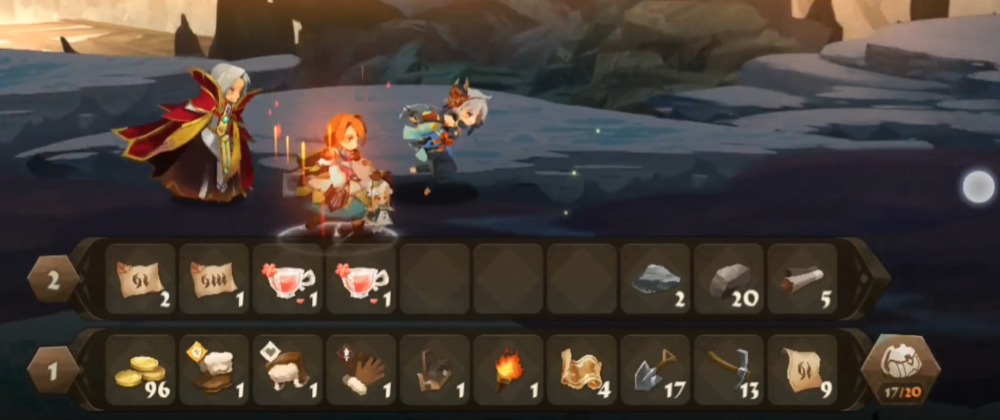The width and height of the screenshot is (1000, 420).
Task: Select the flat grey stone stack of 2
Action: pyautogui.click(x=655, y=279)
